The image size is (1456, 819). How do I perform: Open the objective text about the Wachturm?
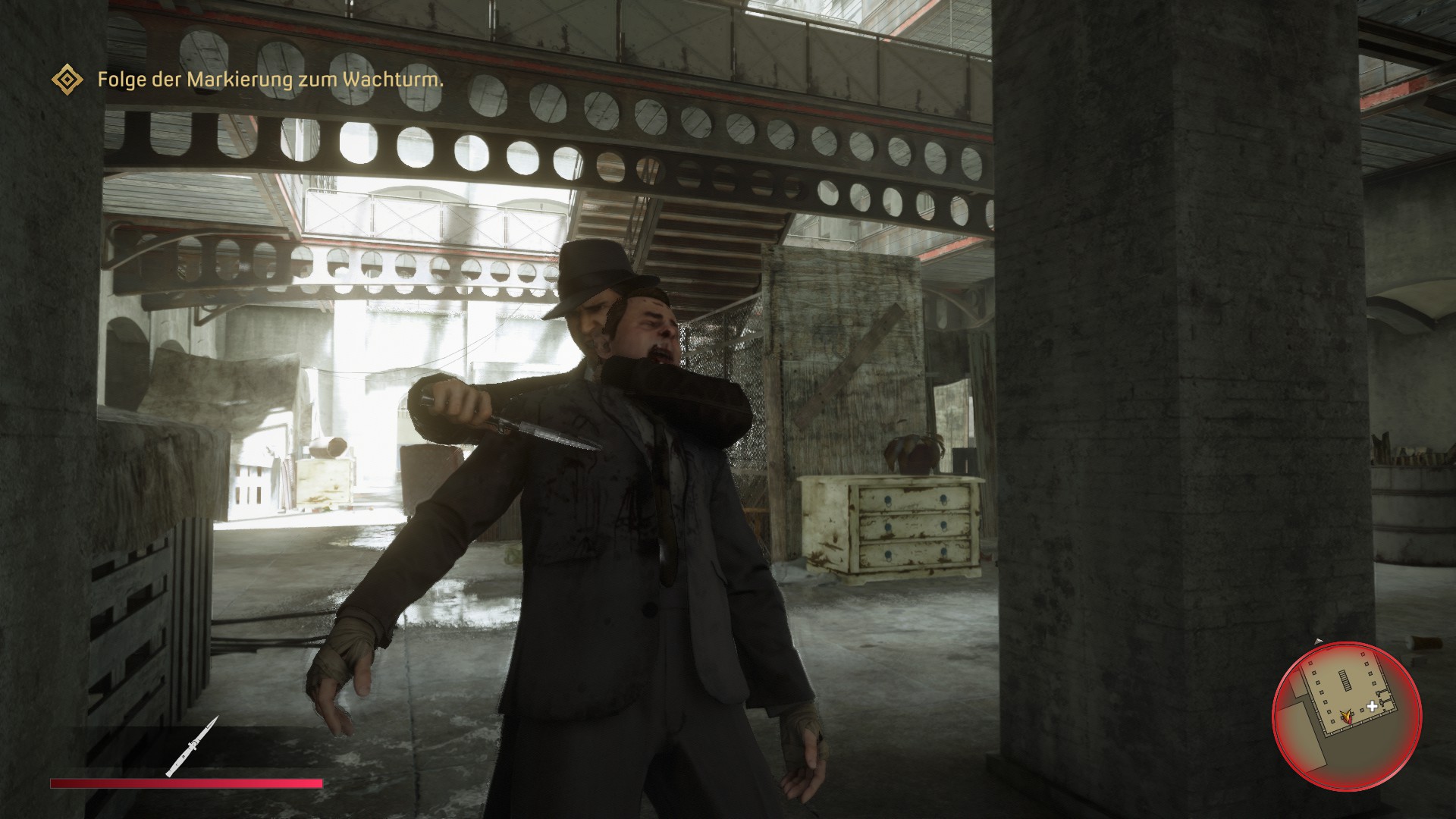click(x=270, y=80)
